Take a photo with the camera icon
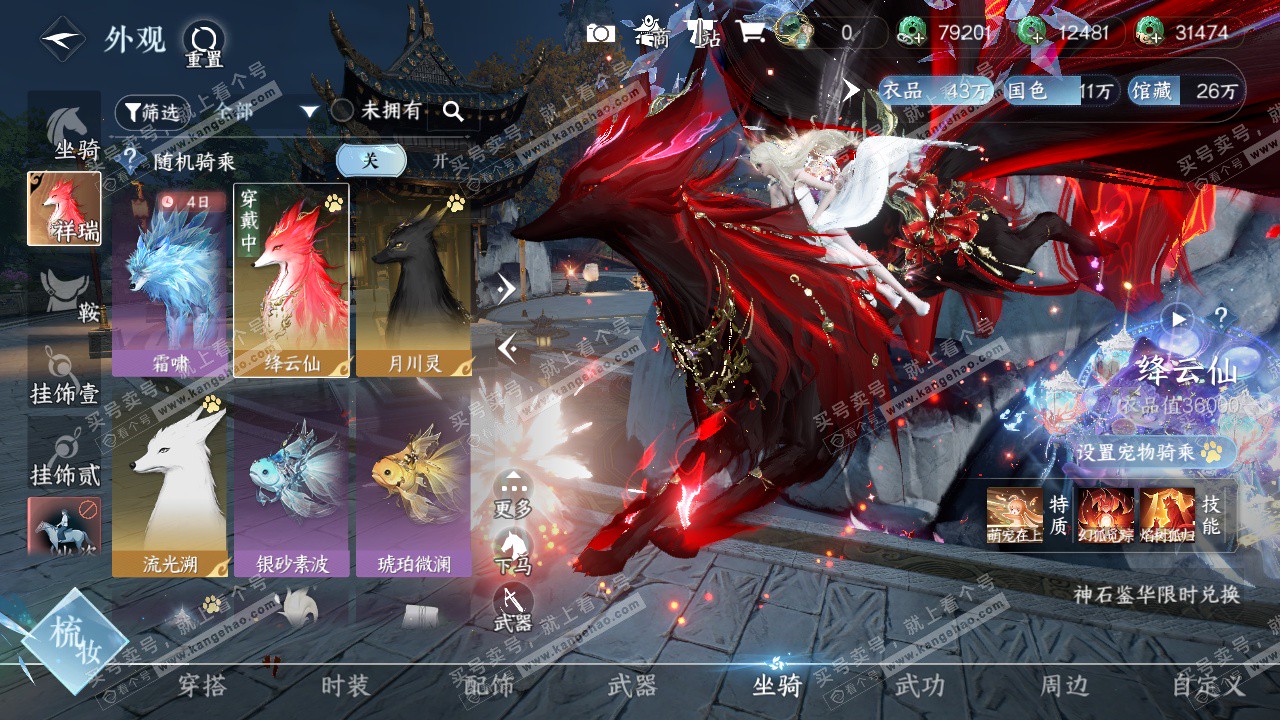This screenshot has width=1280, height=720. pos(601,33)
